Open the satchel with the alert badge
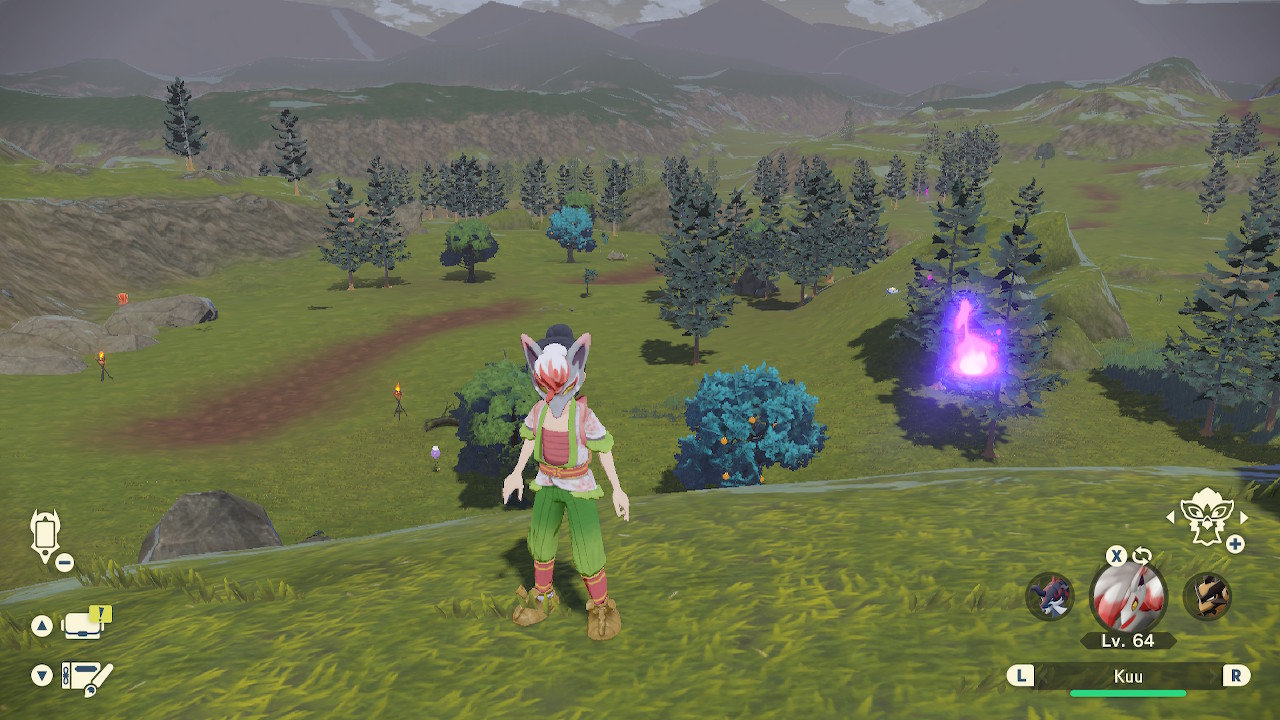 [x=84, y=626]
